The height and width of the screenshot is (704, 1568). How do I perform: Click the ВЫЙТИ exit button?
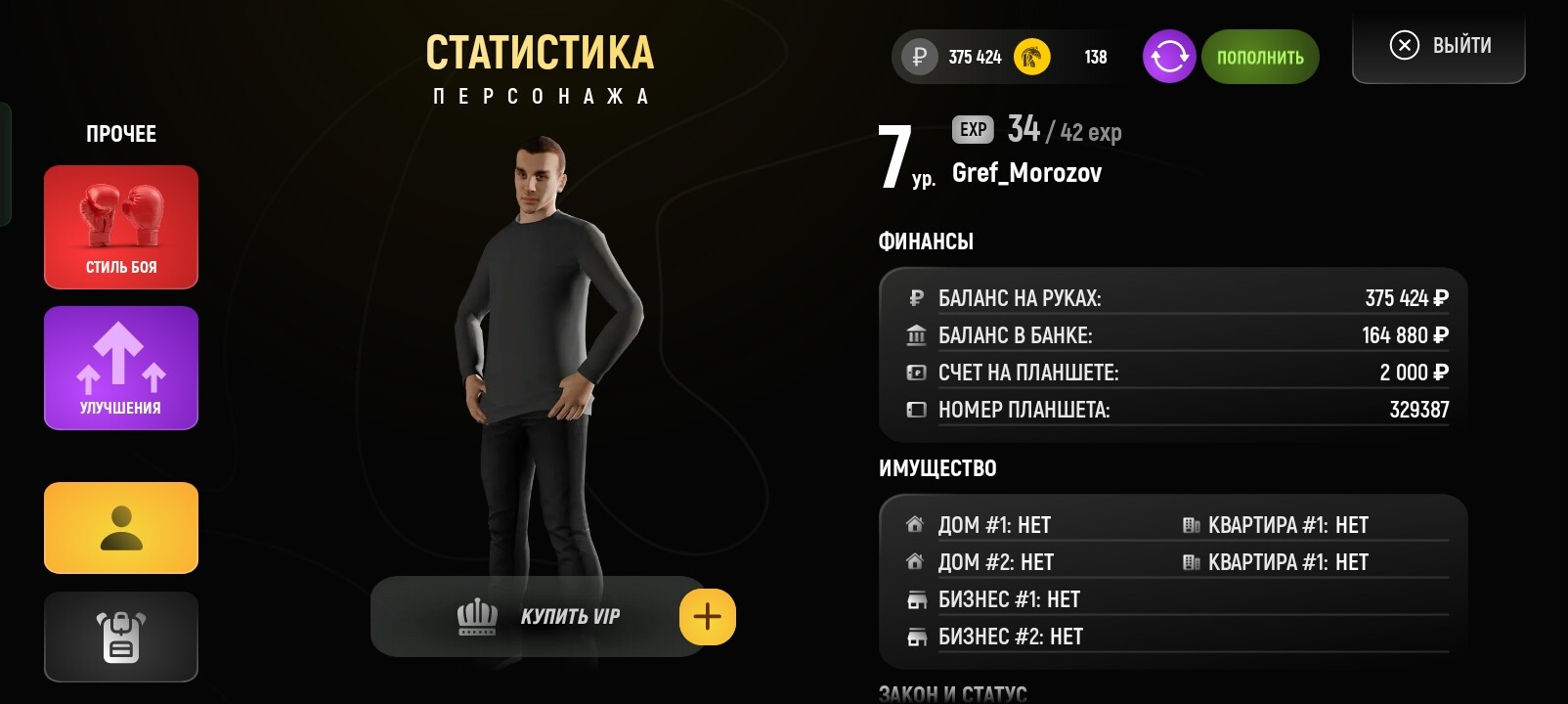click(x=1437, y=45)
